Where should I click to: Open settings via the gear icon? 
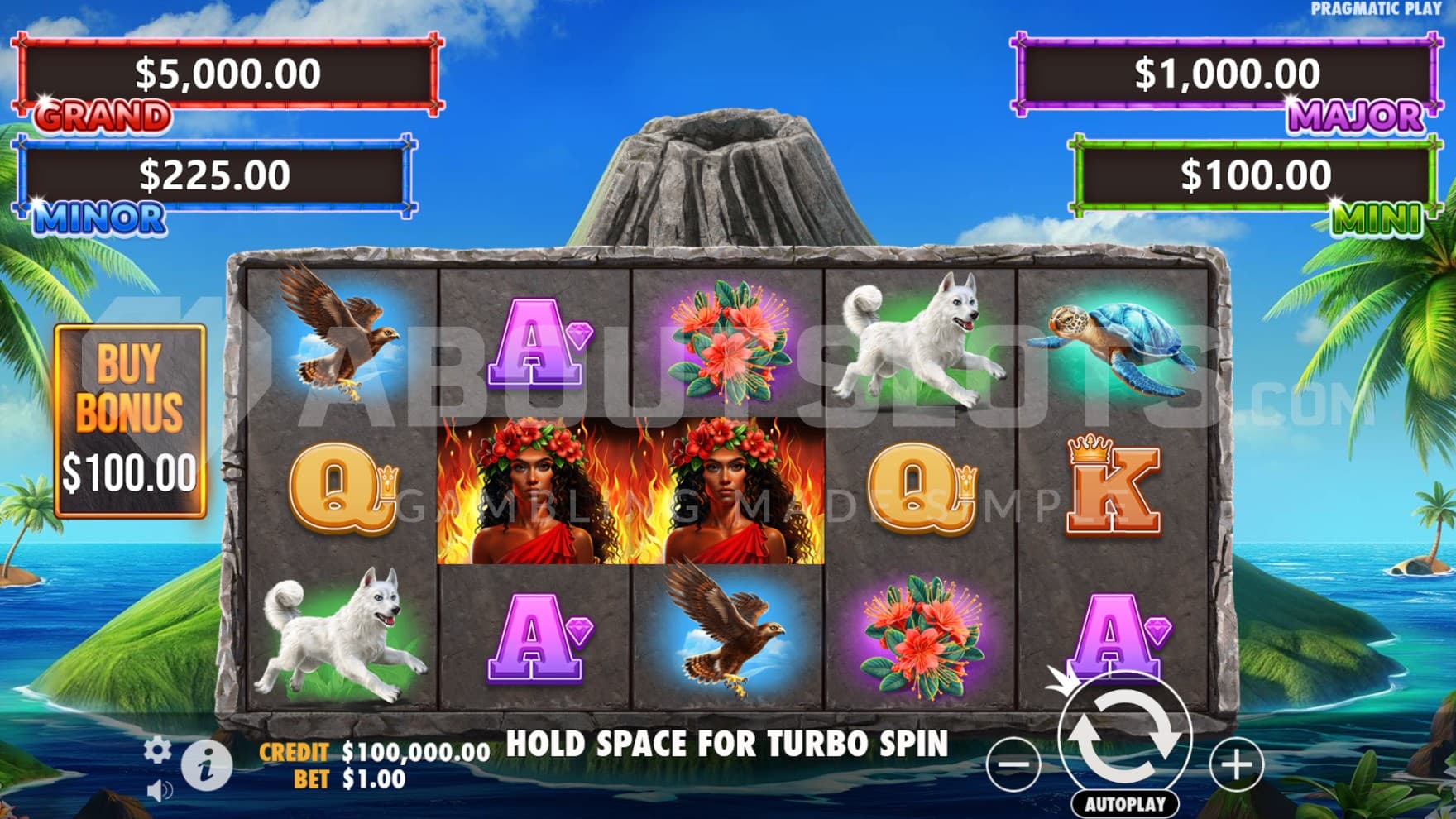click(x=157, y=750)
